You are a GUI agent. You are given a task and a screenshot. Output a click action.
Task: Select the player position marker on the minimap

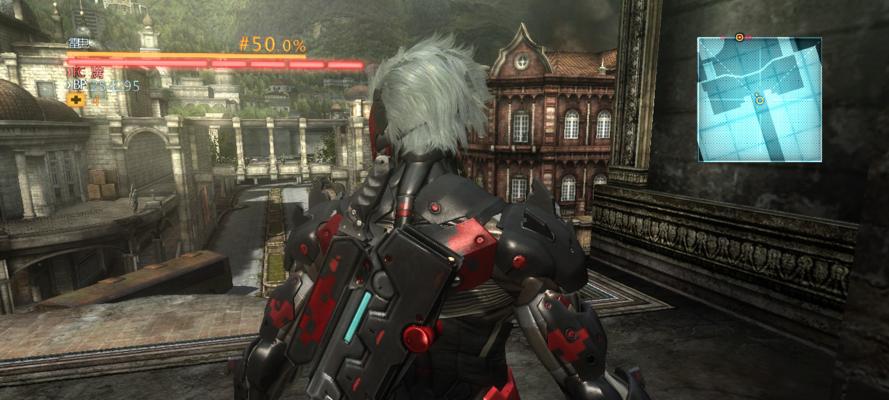[x=760, y=98]
